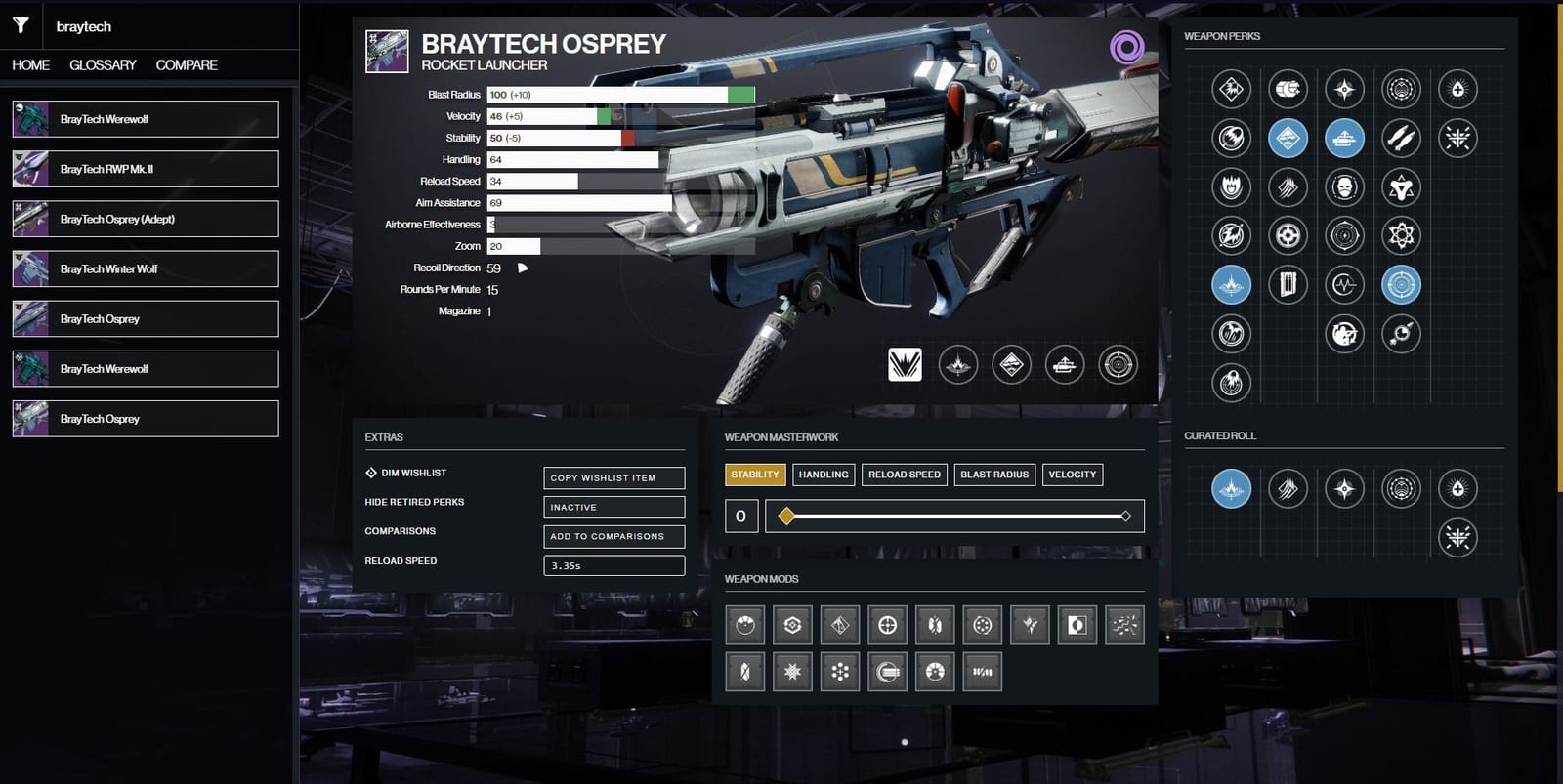The width and height of the screenshot is (1563, 784).
Task: Click the blue perk in the Curated Roll
Action: pyautogui.click(x=1231, y=489)
